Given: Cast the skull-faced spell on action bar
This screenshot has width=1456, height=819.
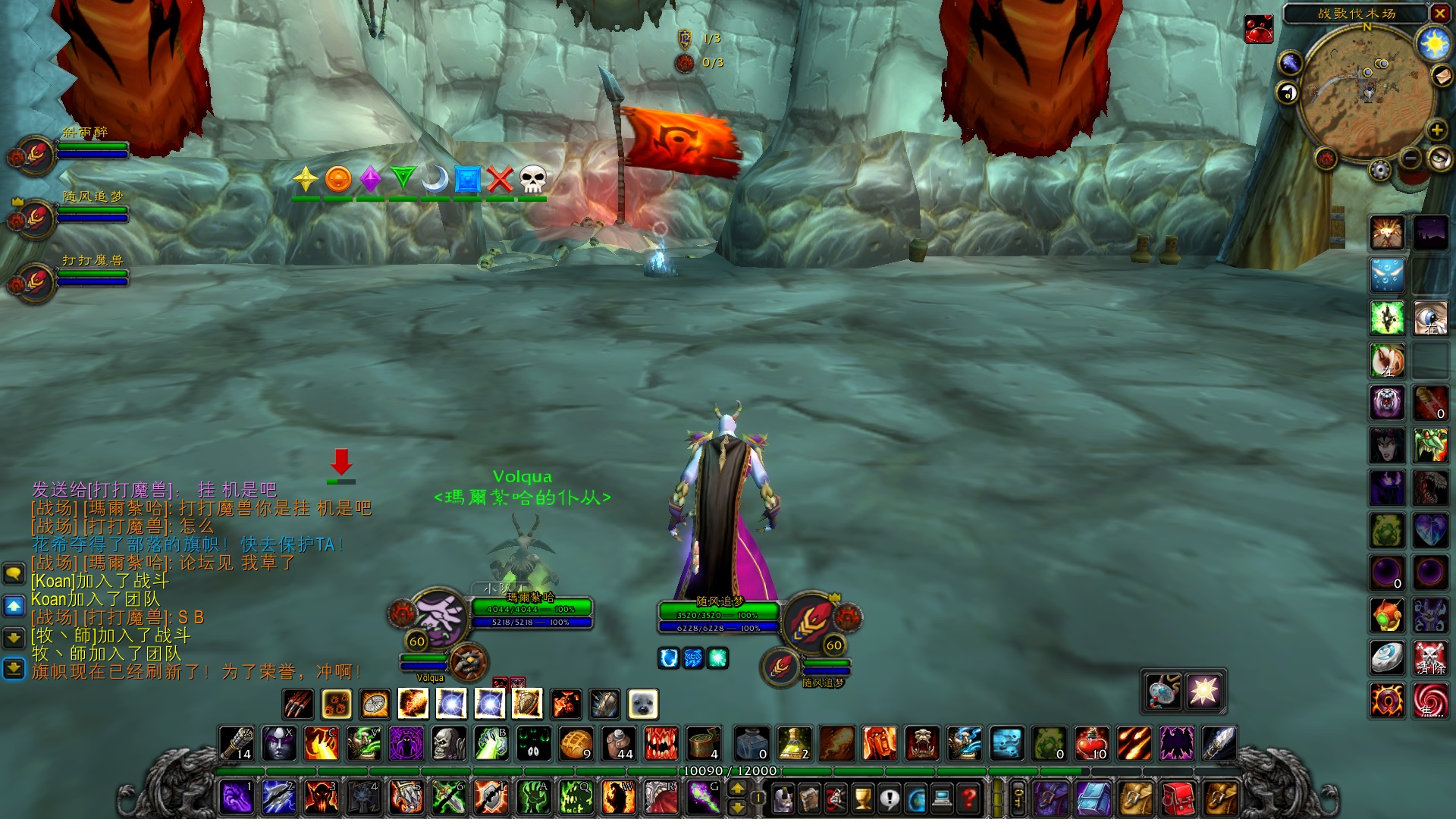Looking at the screenshot, I should (x=448, y=744).
